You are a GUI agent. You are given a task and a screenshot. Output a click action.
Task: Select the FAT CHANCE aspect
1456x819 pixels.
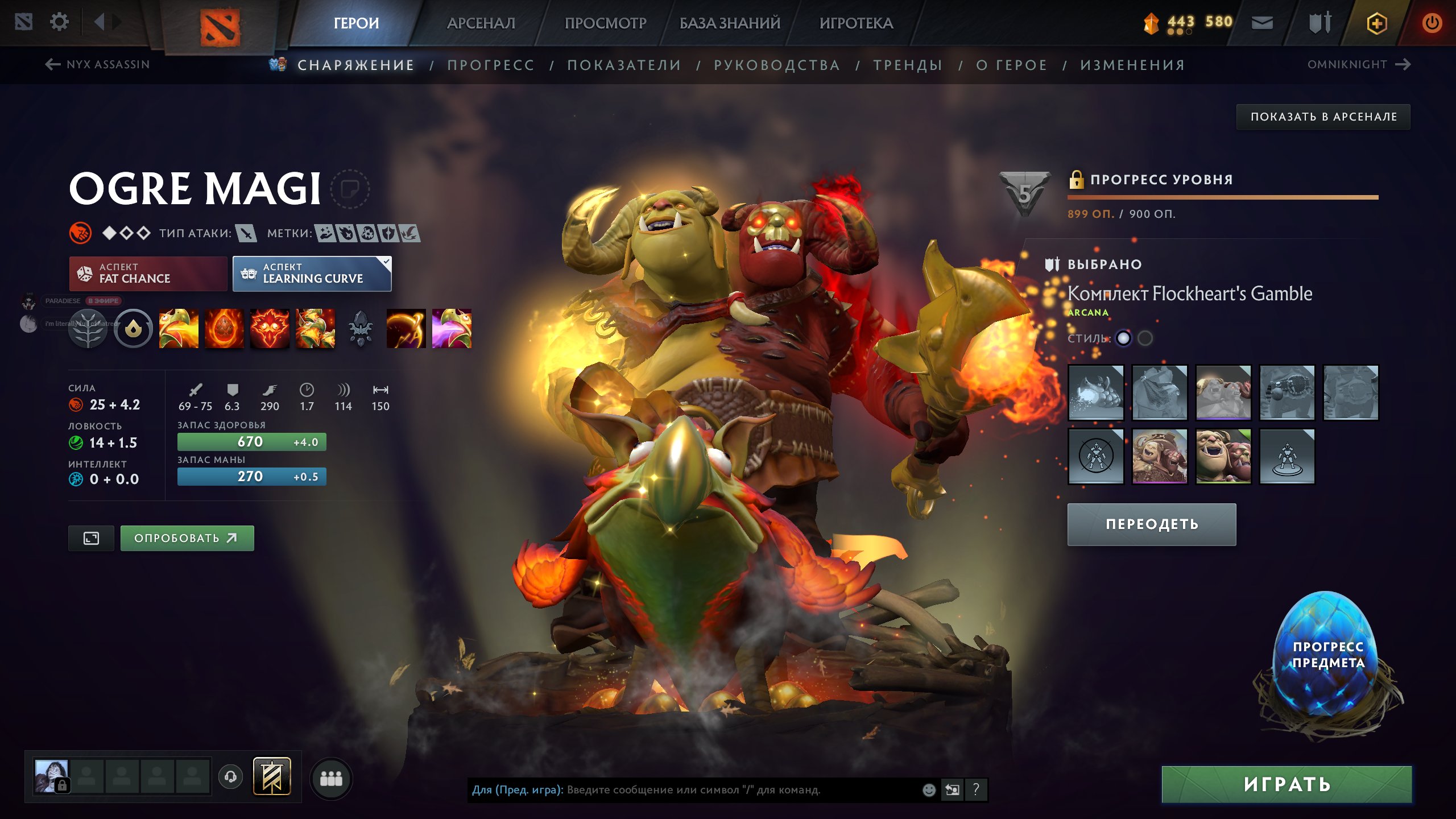pos(148,274)
